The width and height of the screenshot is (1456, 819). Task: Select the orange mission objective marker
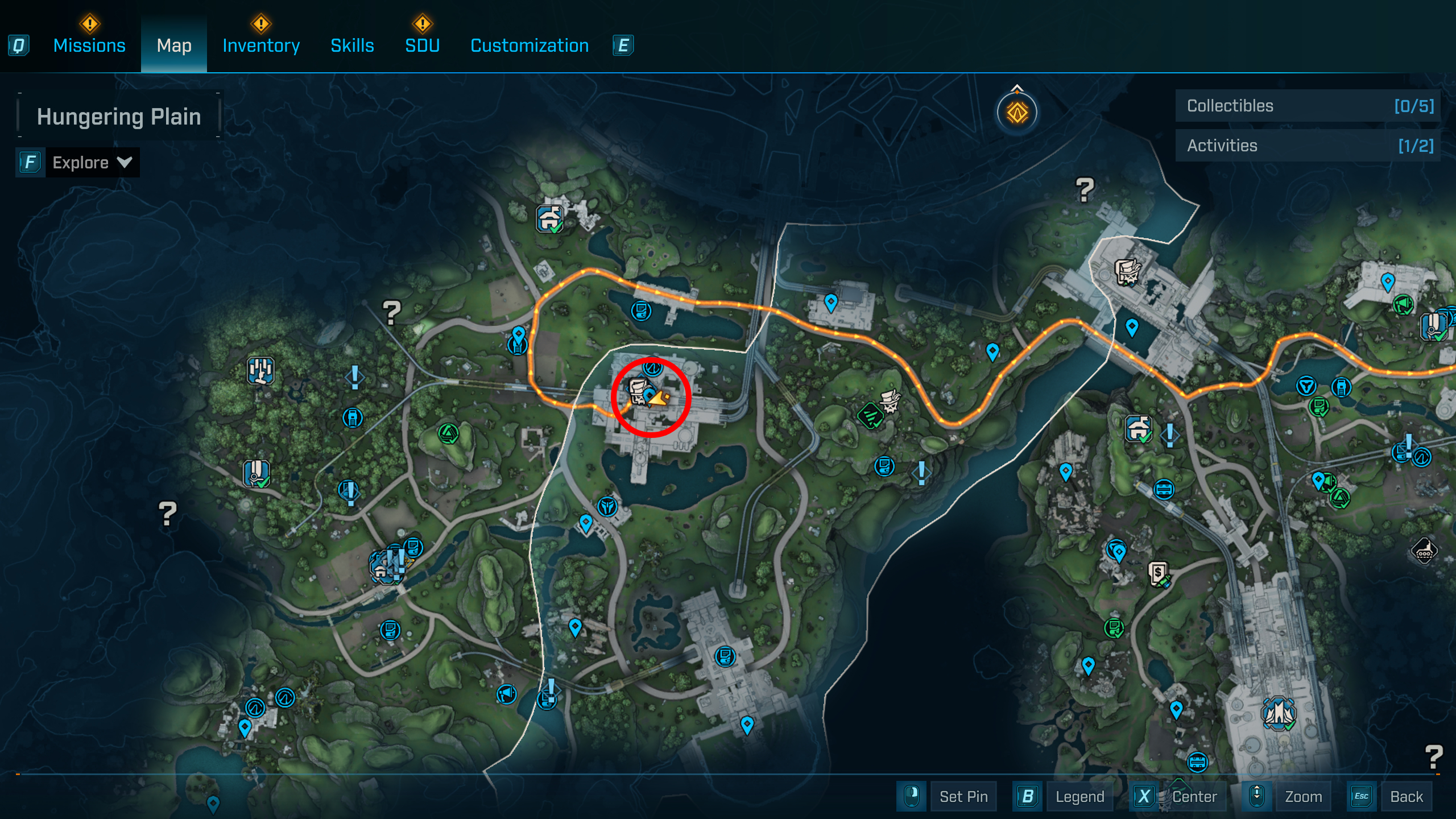(x=1017, y=112)
